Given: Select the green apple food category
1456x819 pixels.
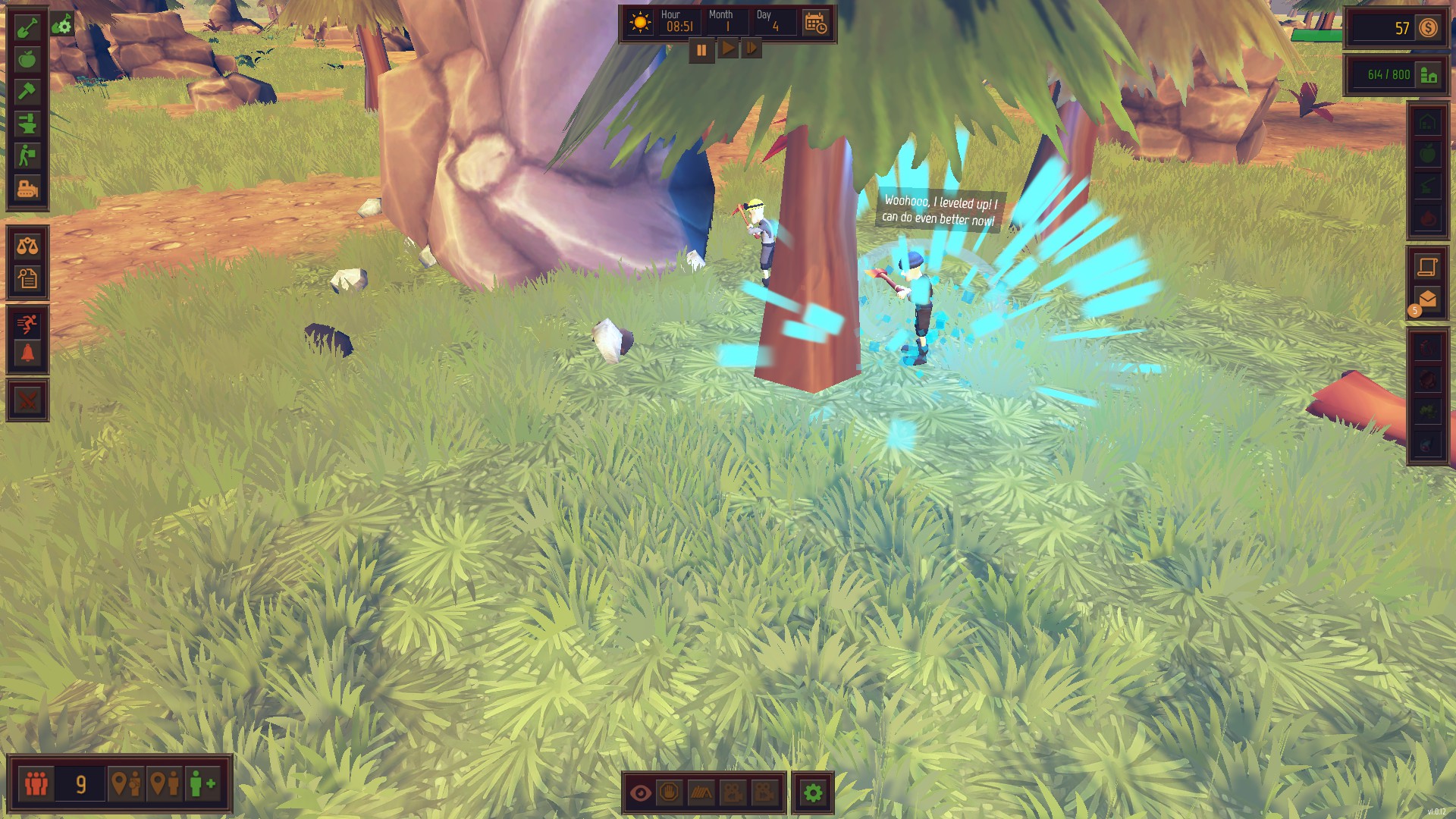Looking at the screenshot, I should click(x=27, y=59).
